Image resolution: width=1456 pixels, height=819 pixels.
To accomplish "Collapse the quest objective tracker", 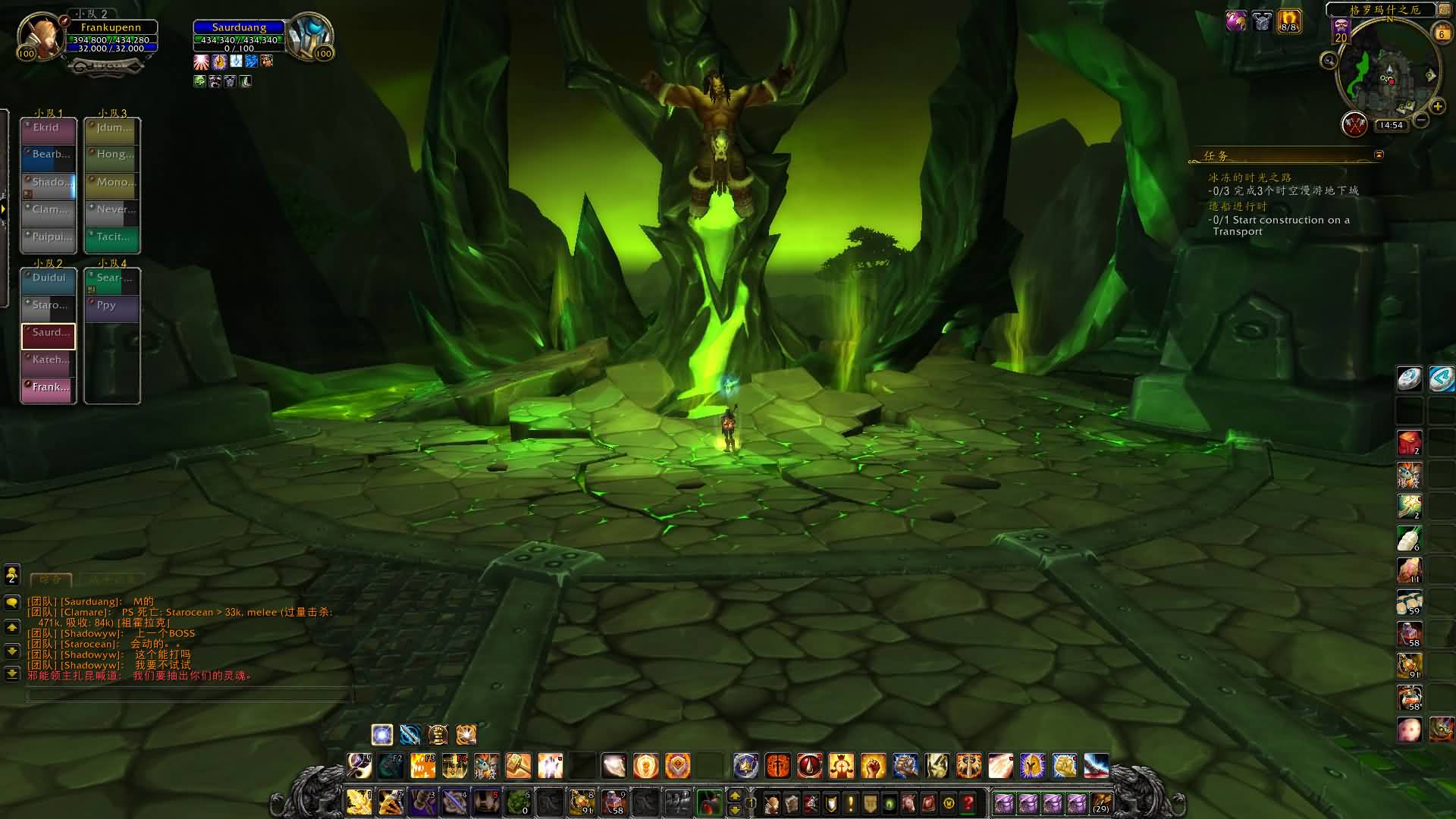I will tap(1379, 155).
